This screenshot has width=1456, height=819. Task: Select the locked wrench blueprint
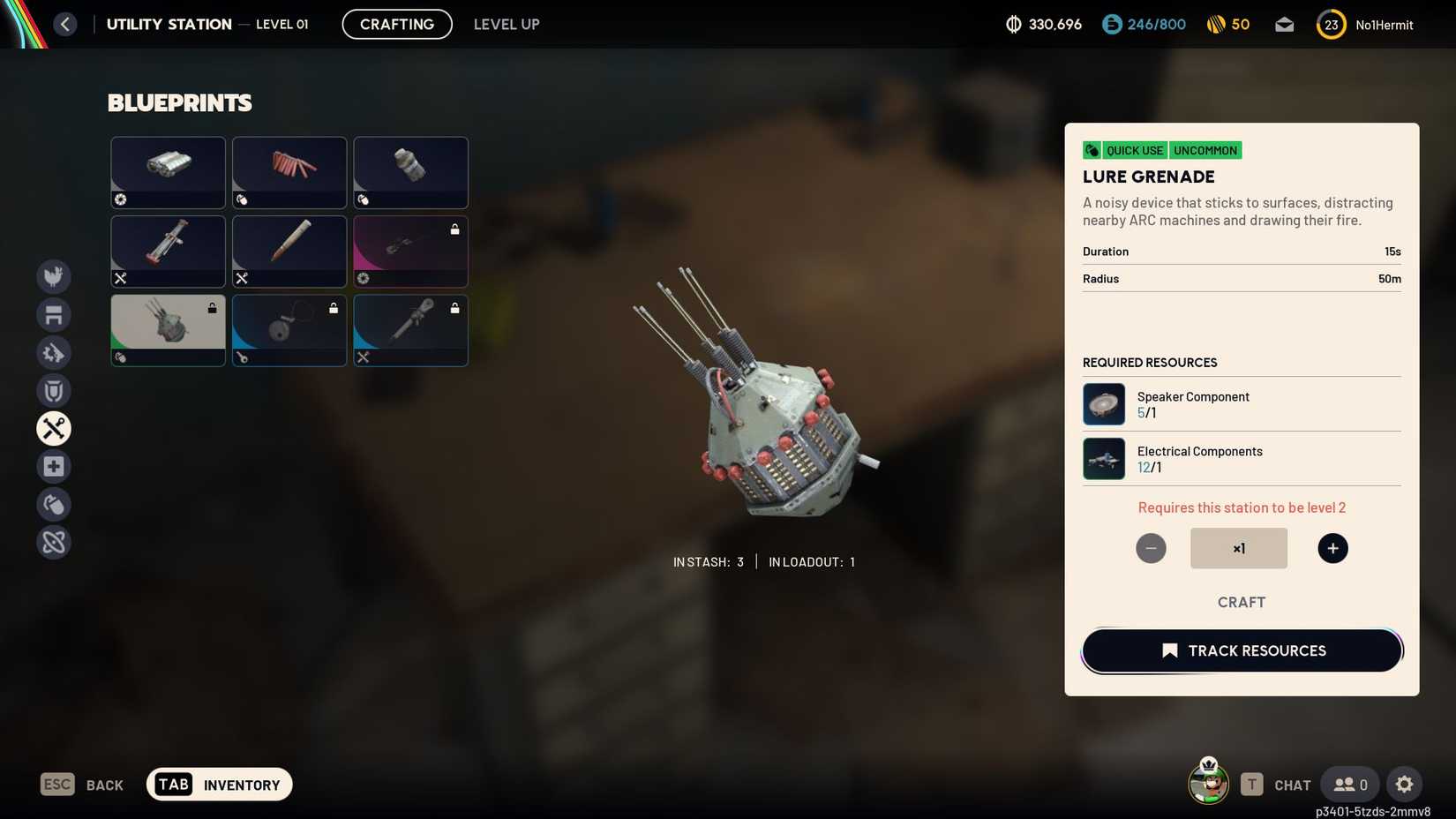(410, 330)
